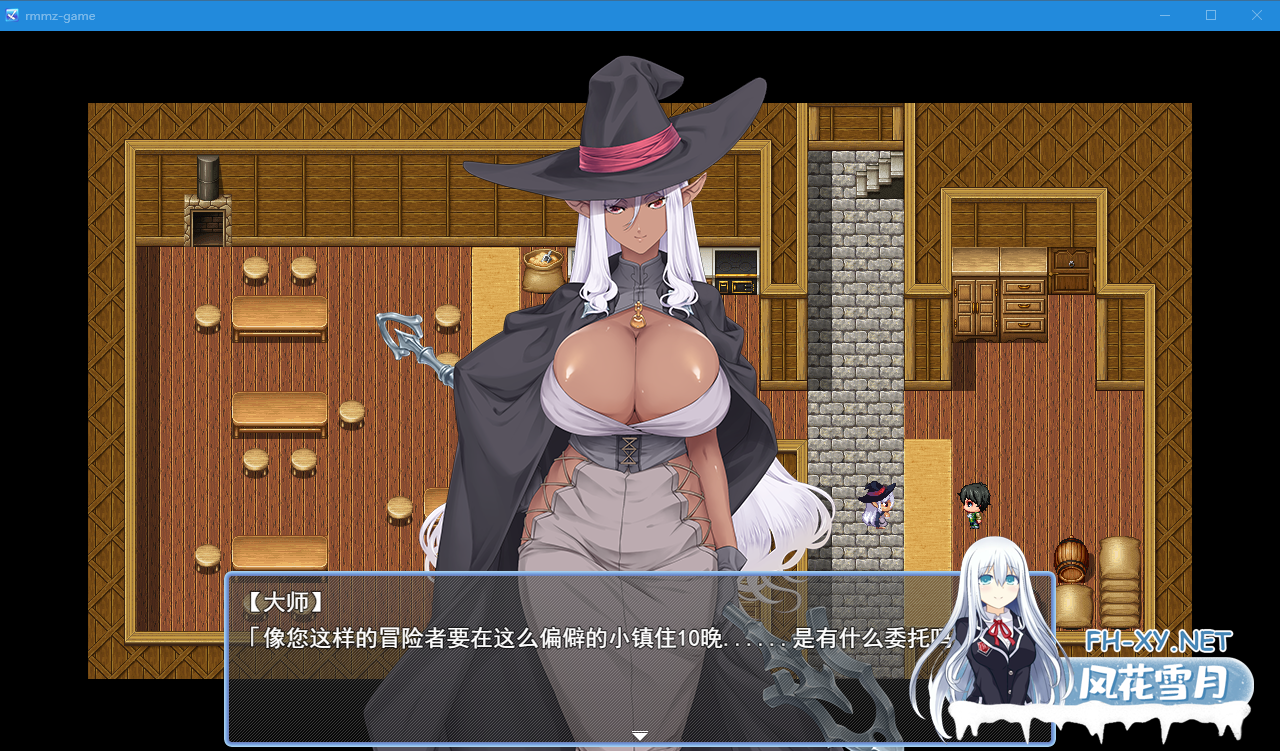Click the rmmz-game icon in the title bar
Screen dimensions: 1280x751
point(12,15)
